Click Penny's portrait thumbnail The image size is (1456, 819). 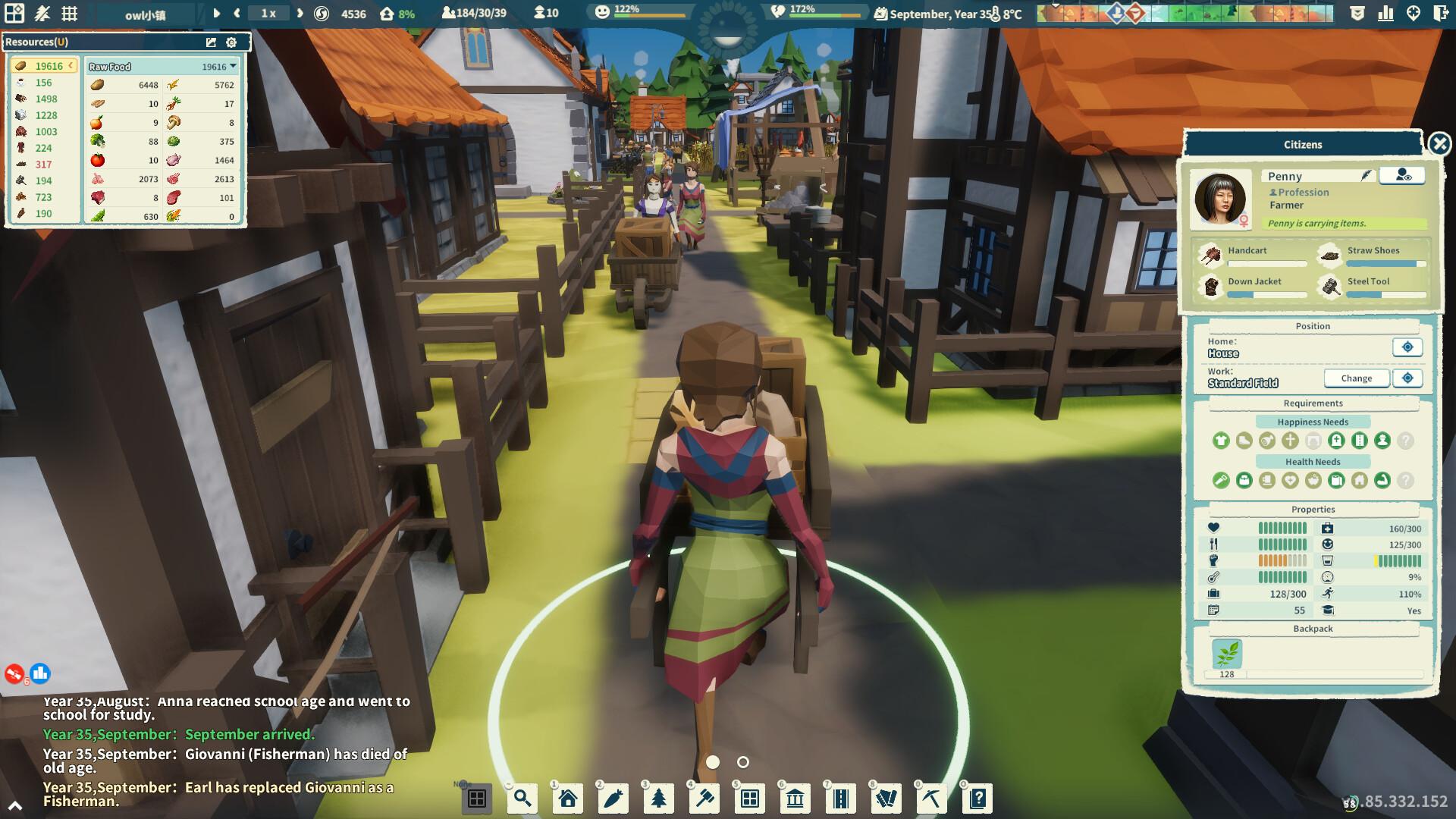(1222, 199)
